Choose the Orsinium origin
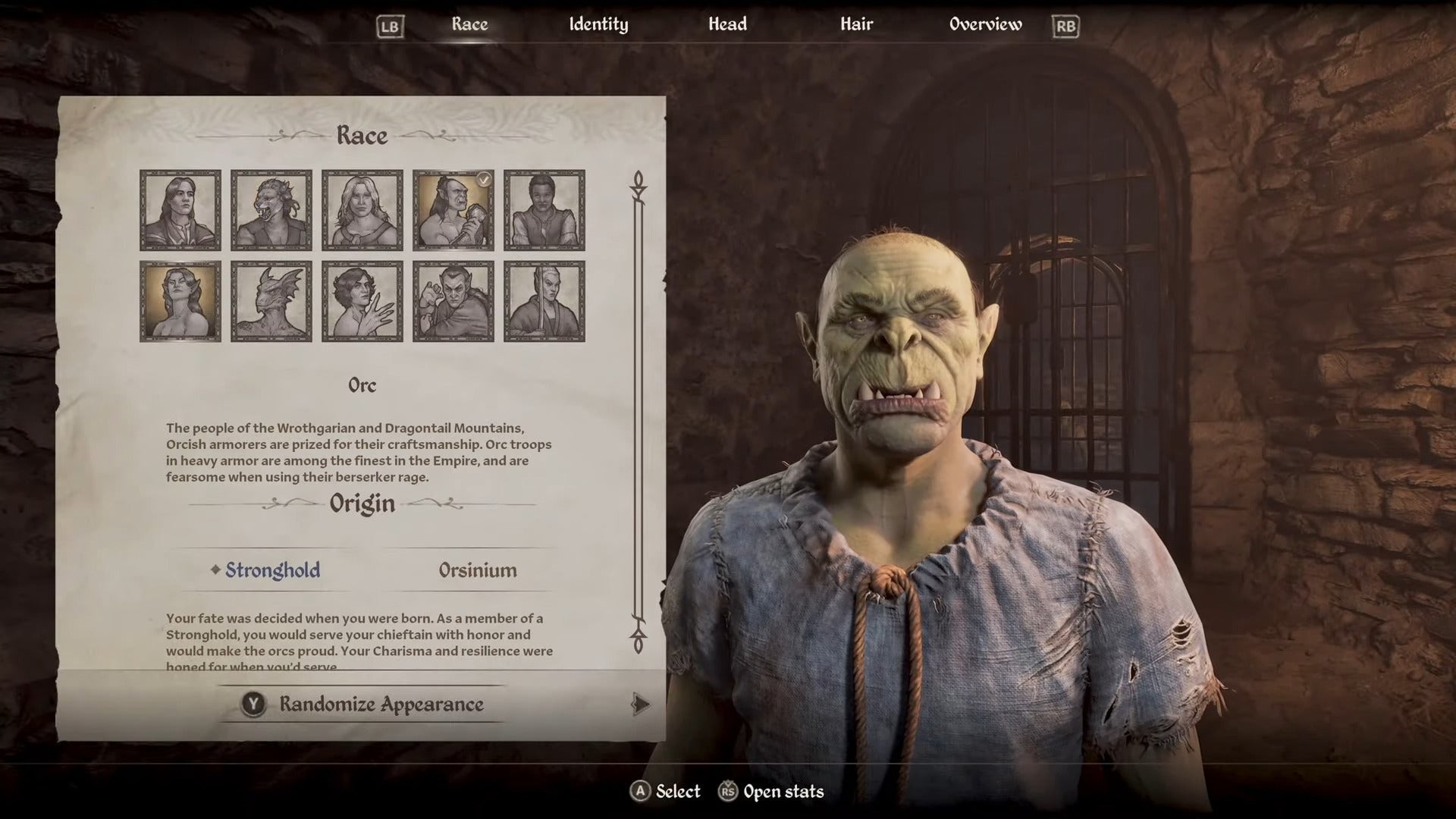Screen dimensions: 1456x819 click(x=479, y=570)
